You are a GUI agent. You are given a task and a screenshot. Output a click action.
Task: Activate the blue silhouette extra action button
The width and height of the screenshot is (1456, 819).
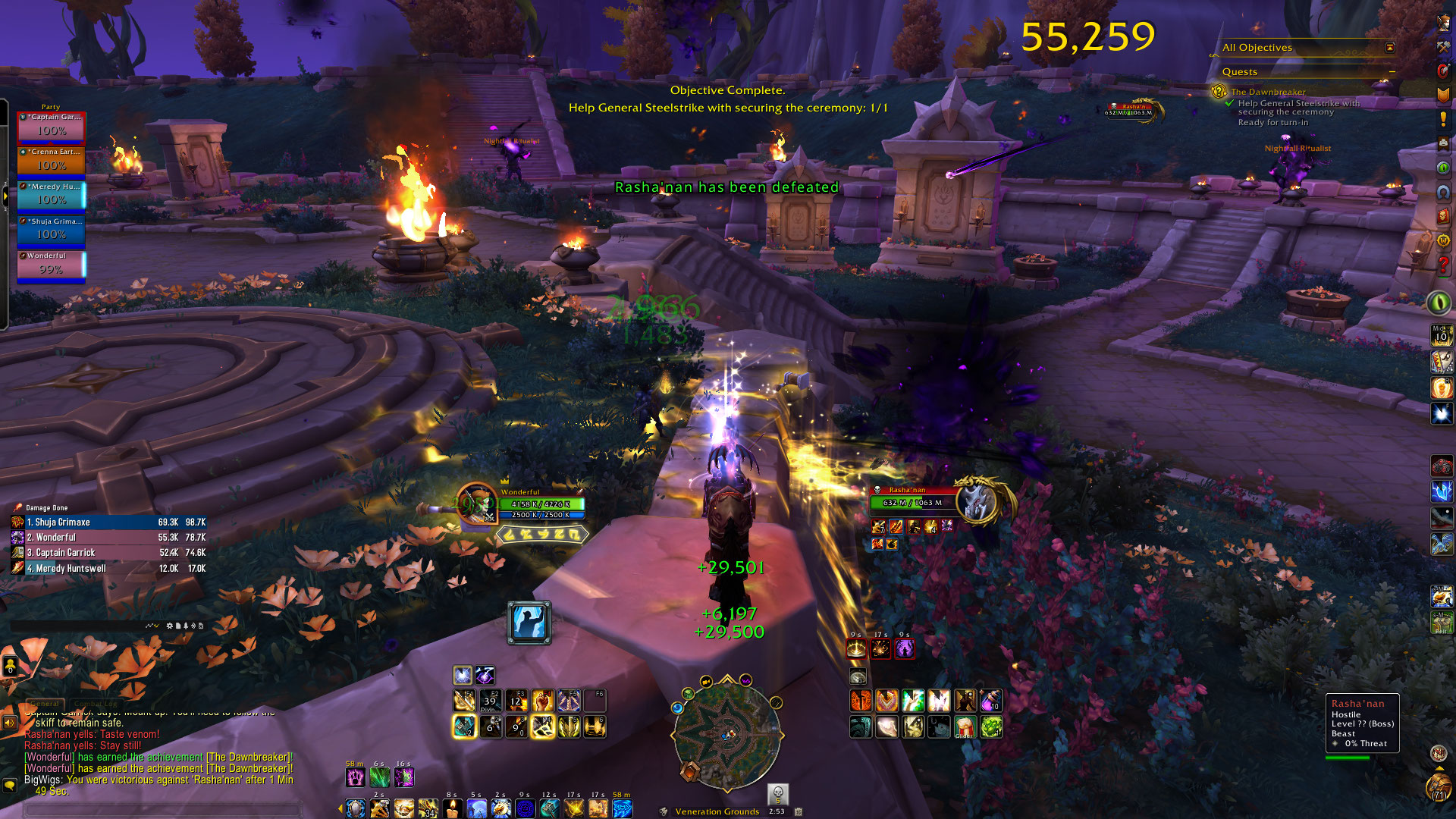(529, 623)
